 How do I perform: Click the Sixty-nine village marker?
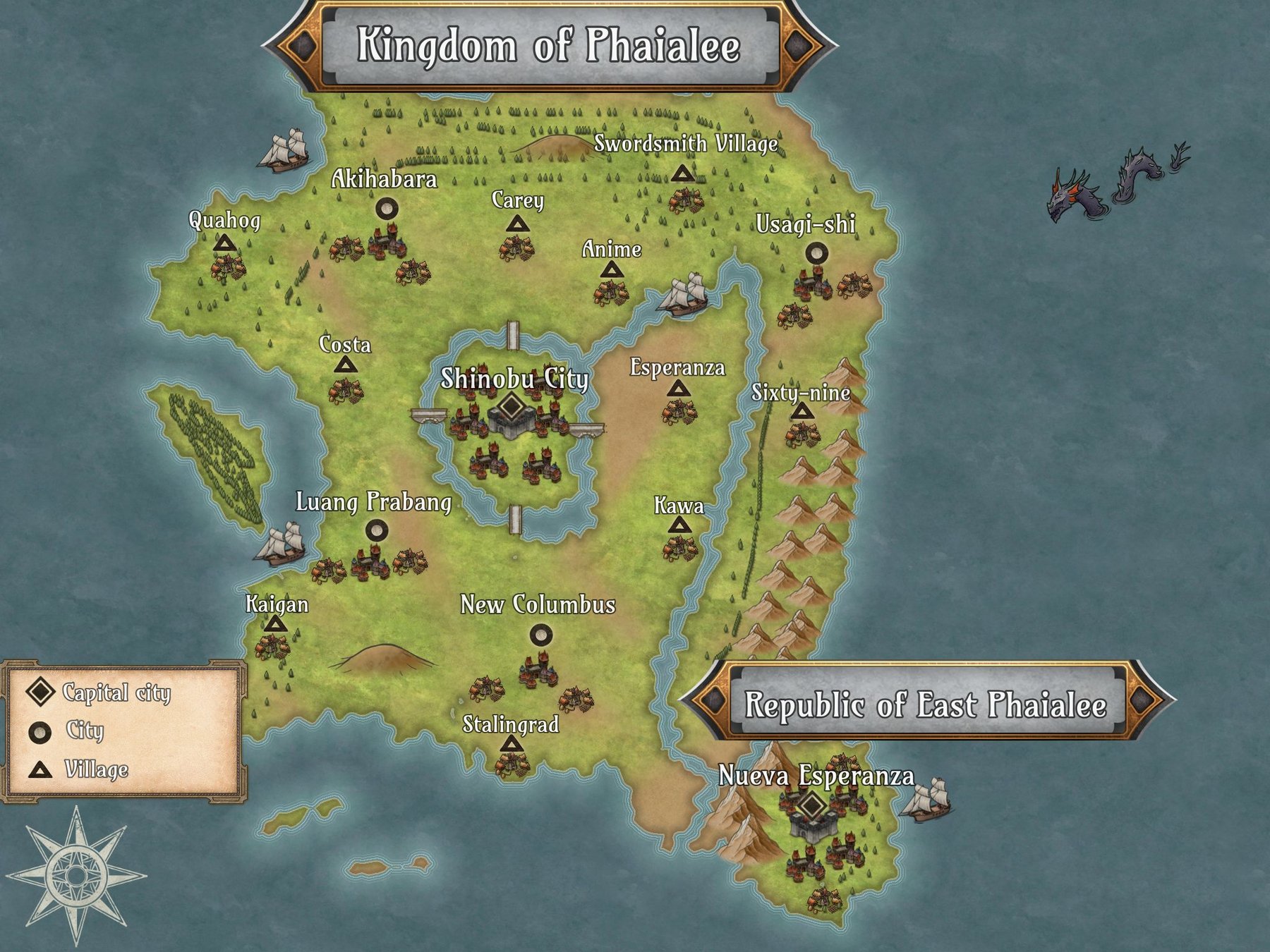[802, 412]
